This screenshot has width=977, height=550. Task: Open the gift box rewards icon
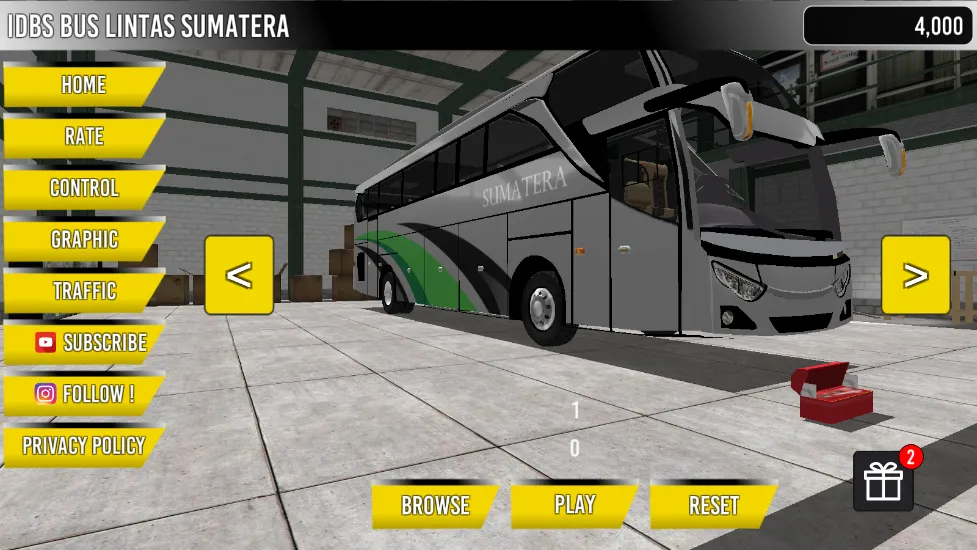(x=884, y=481)
